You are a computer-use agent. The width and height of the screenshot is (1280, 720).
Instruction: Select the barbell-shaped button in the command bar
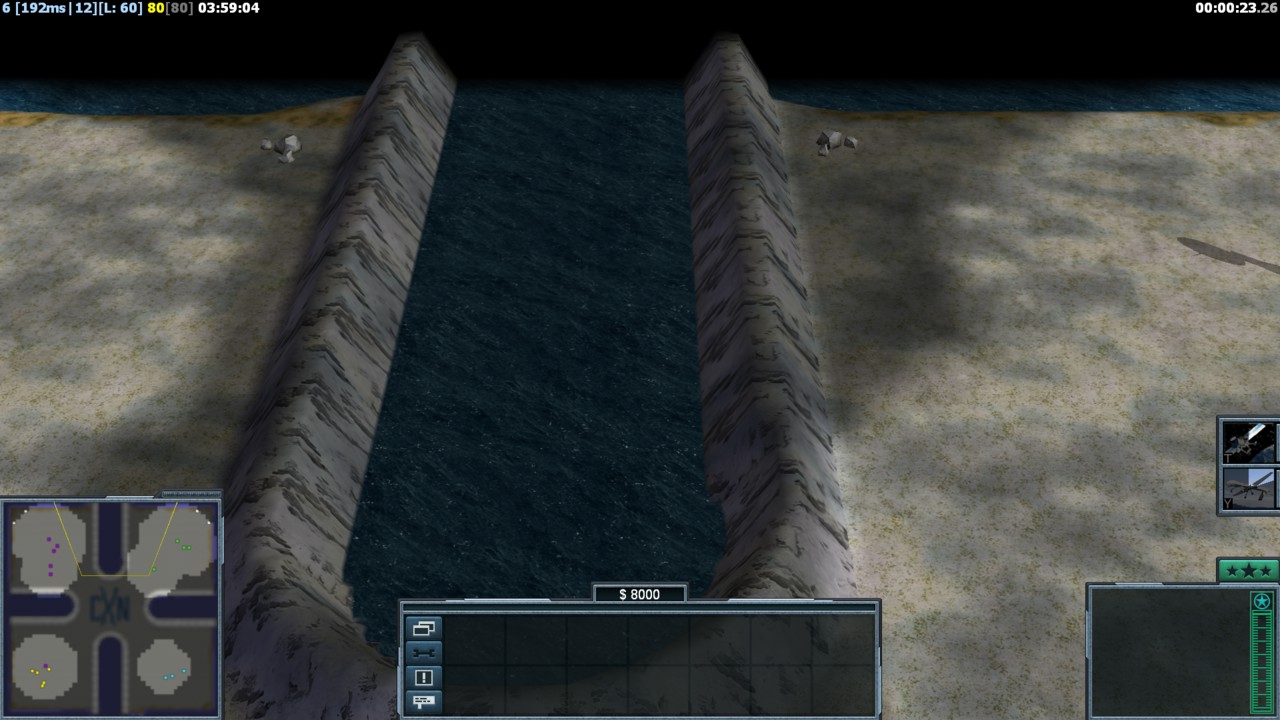(424, 653)
